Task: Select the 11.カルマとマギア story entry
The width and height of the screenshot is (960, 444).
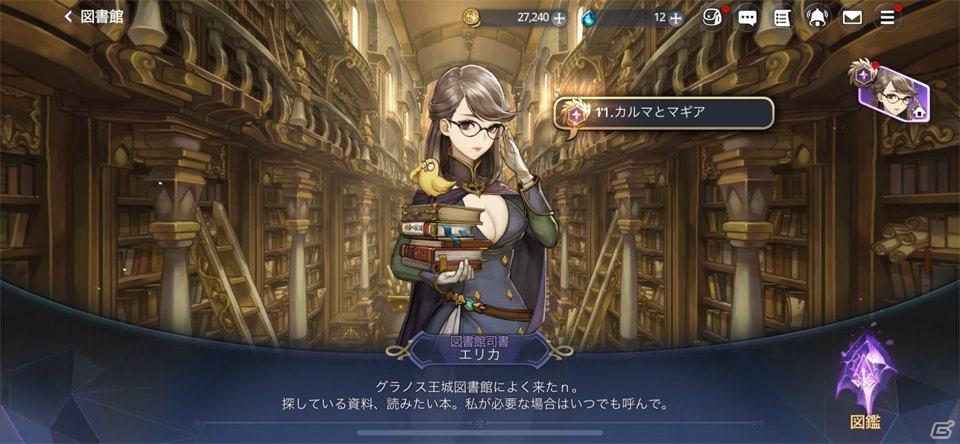Action: click(663, 112)
